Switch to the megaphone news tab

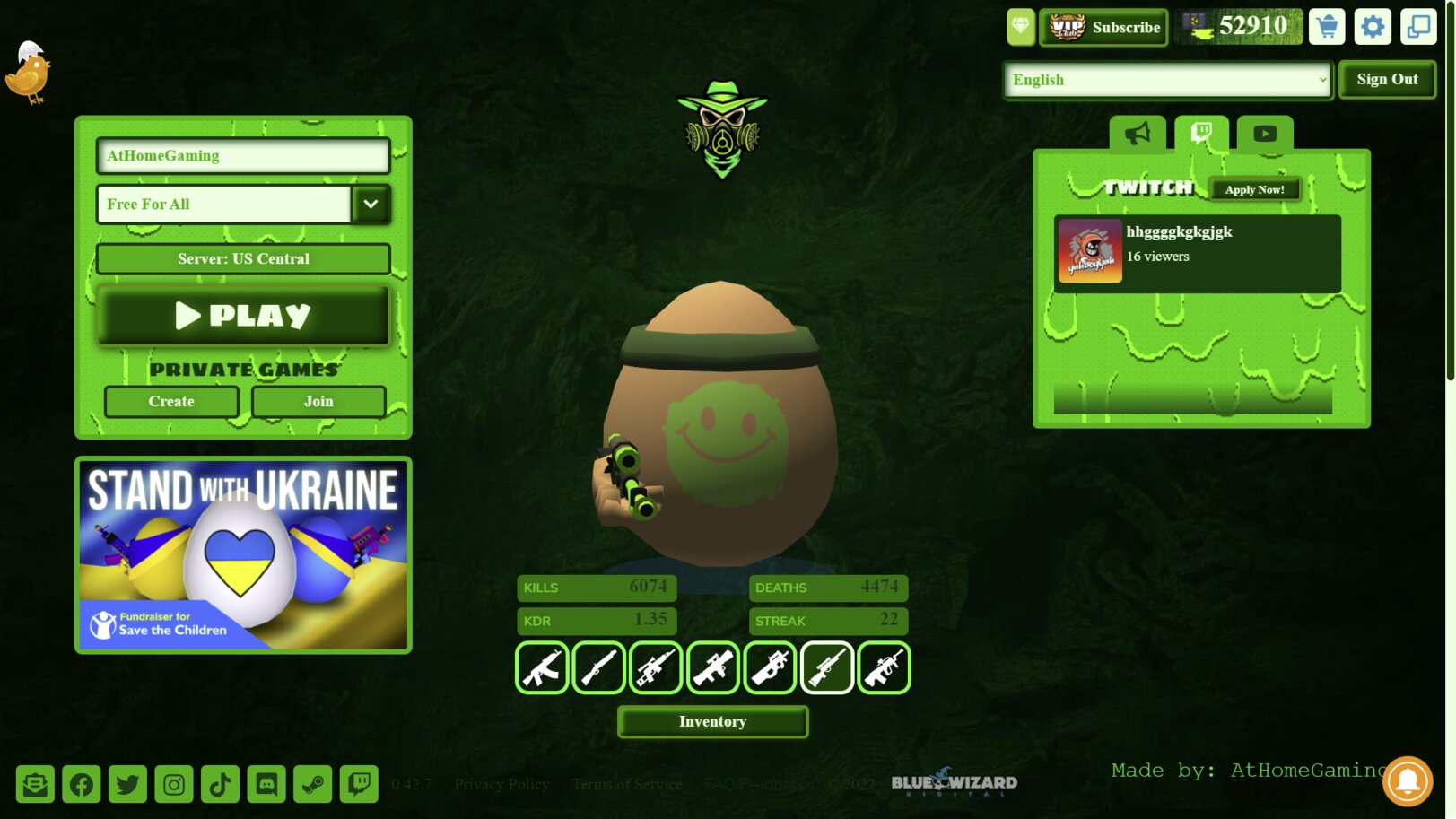(x=1138, y=134)
